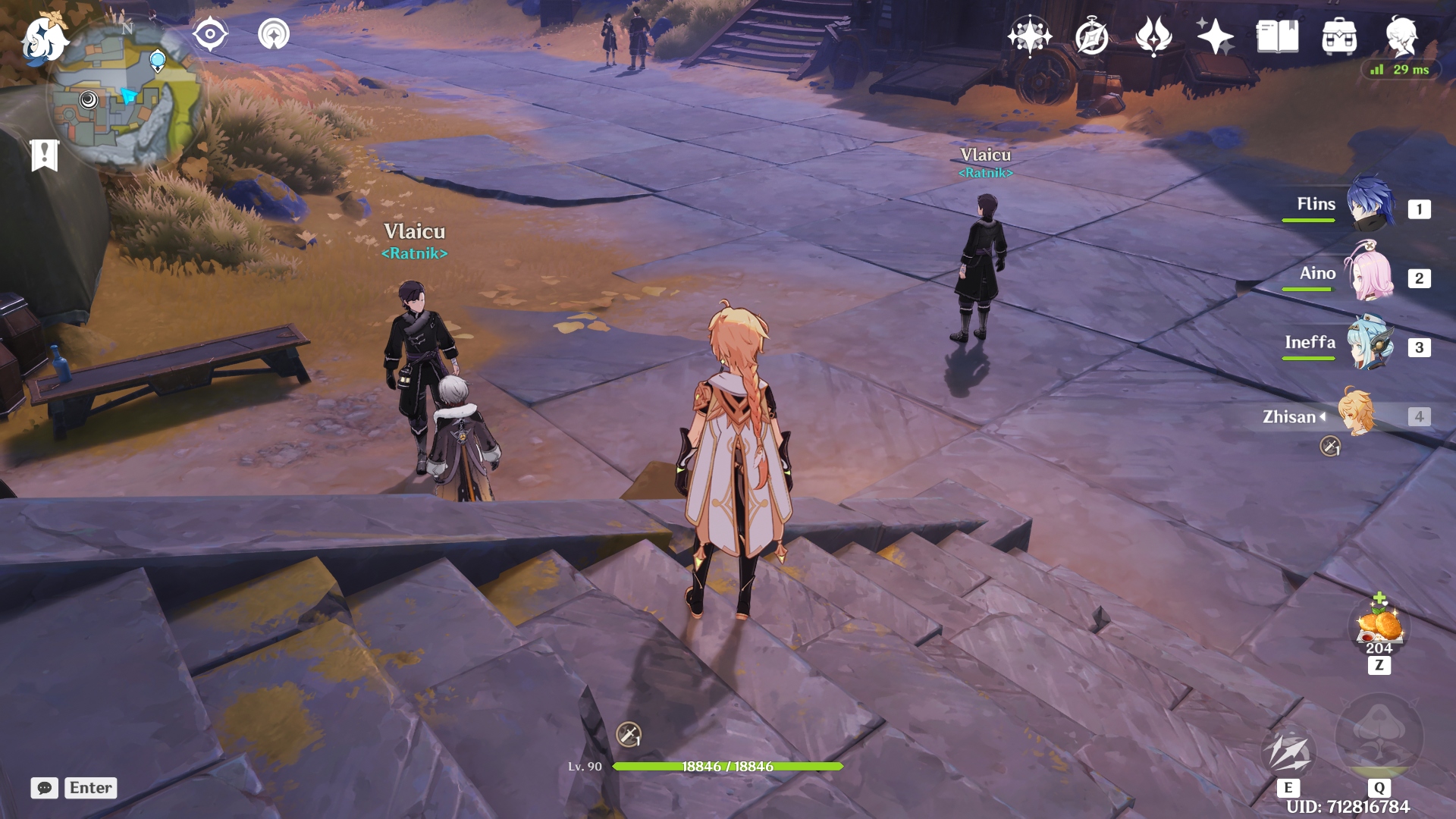Switch to party member Ineffa
This screenshot has width=1456, height=819.
coord(1370,344)
